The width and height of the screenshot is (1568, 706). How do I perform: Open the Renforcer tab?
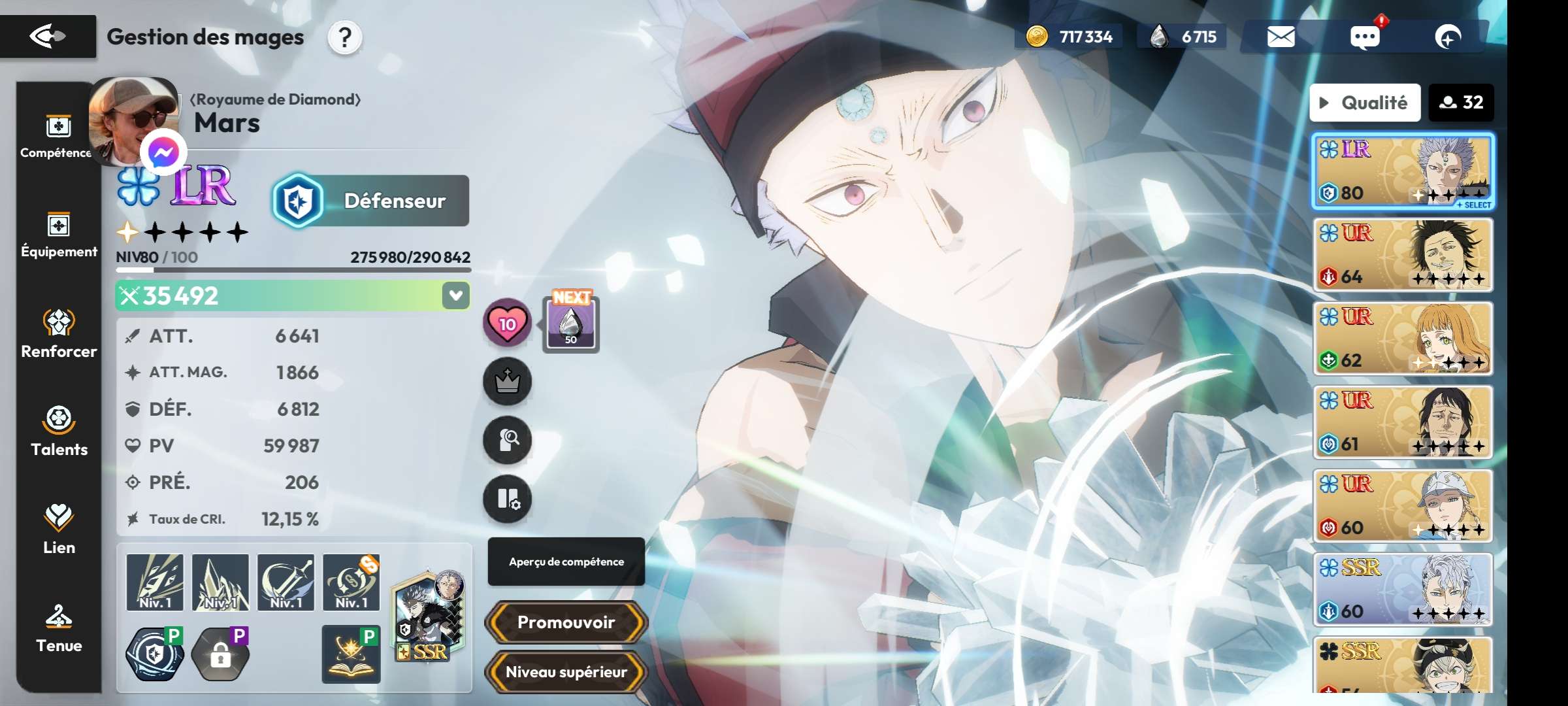click(59, 334)
